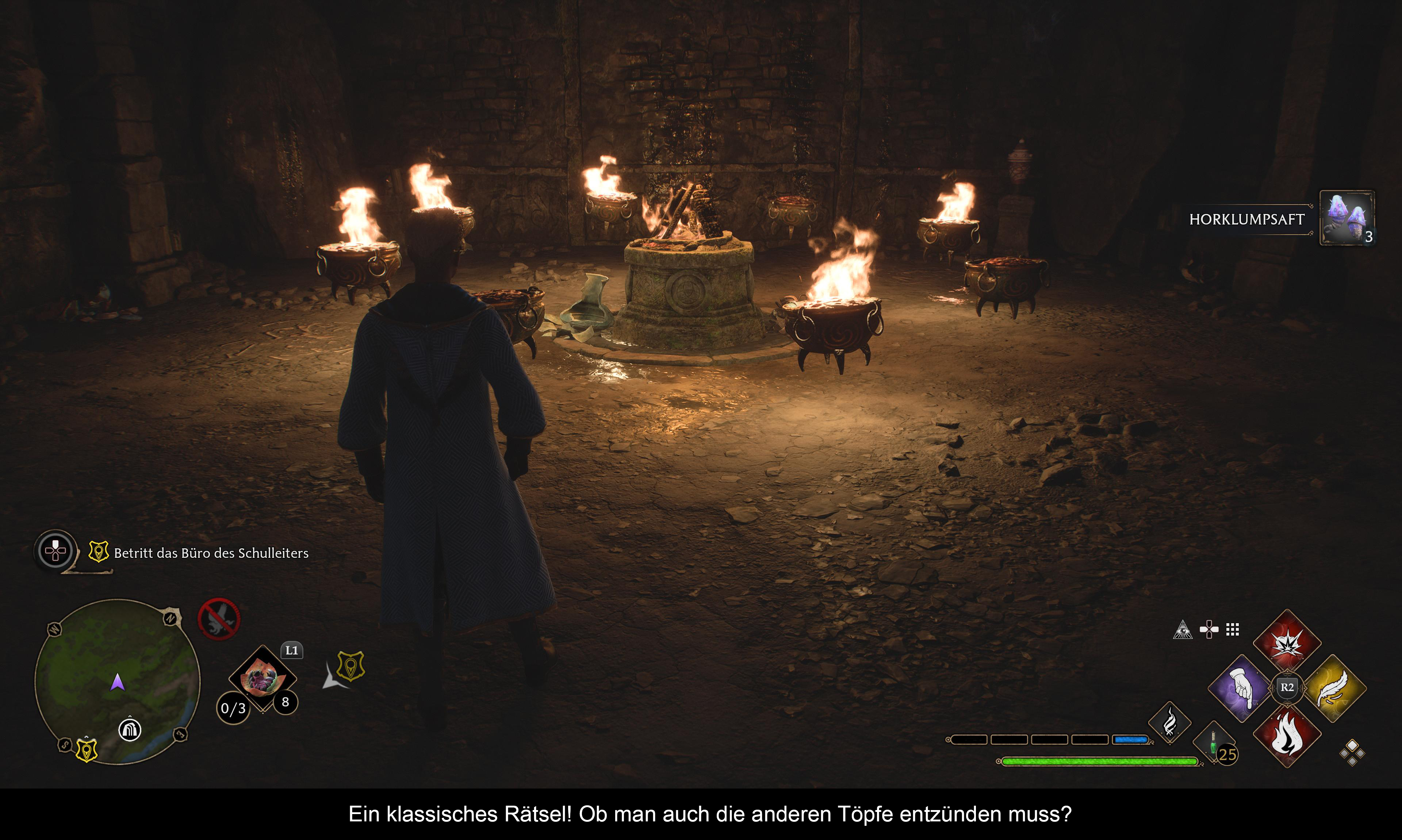
Task: Click the crossed-out flying bird icon
Action: coord(219,619)
